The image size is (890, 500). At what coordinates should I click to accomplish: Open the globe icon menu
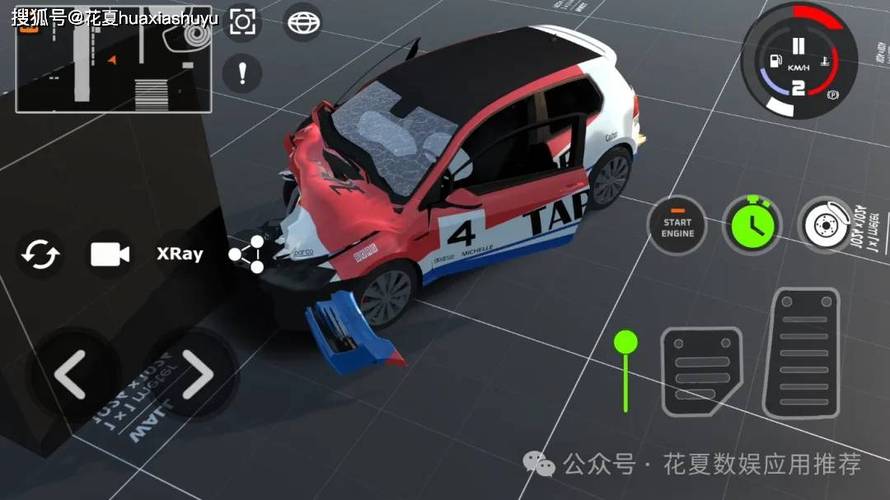pos(302,22)
